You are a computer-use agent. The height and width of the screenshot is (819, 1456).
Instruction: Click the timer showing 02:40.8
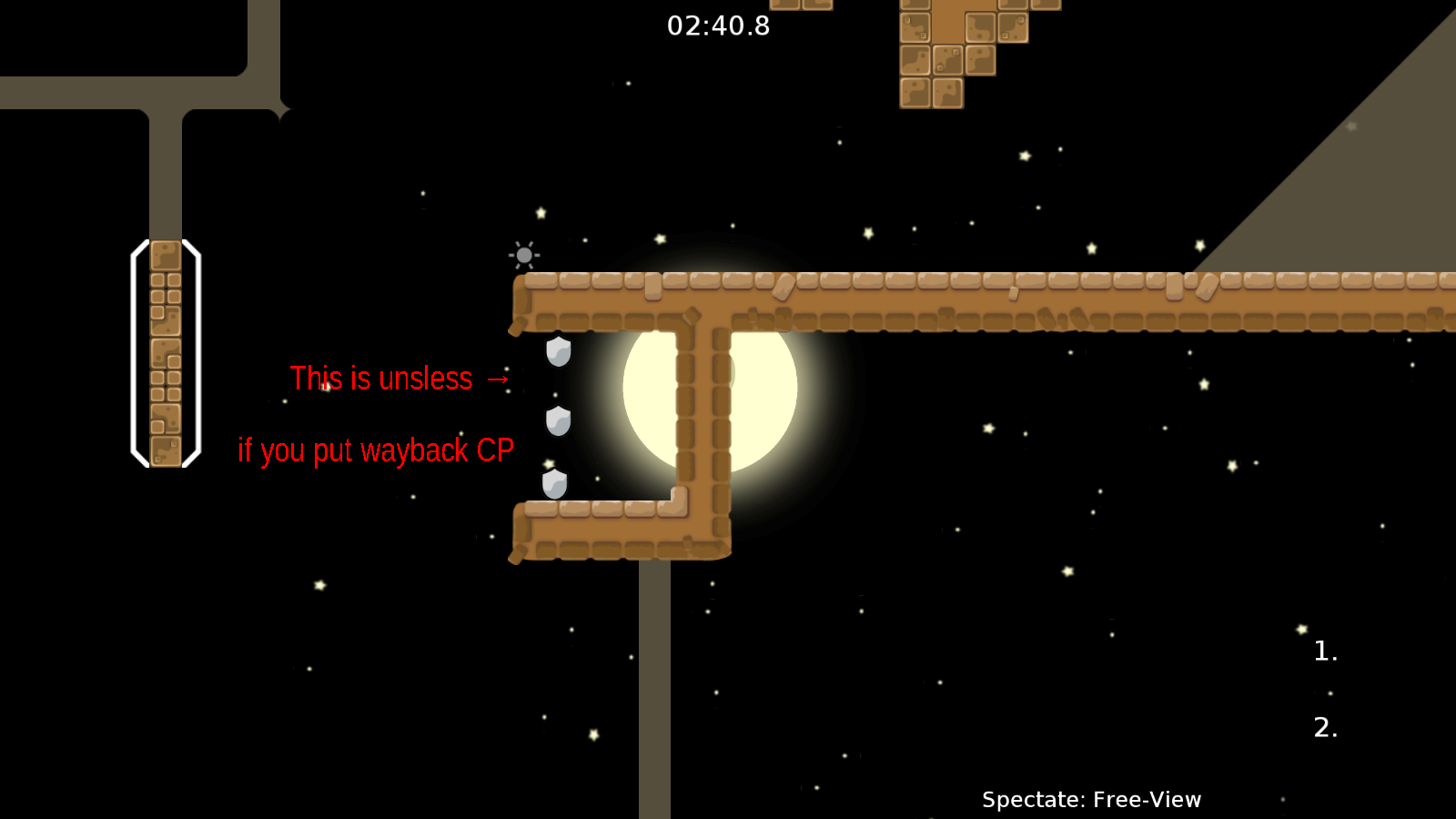[x=718, y=26]
